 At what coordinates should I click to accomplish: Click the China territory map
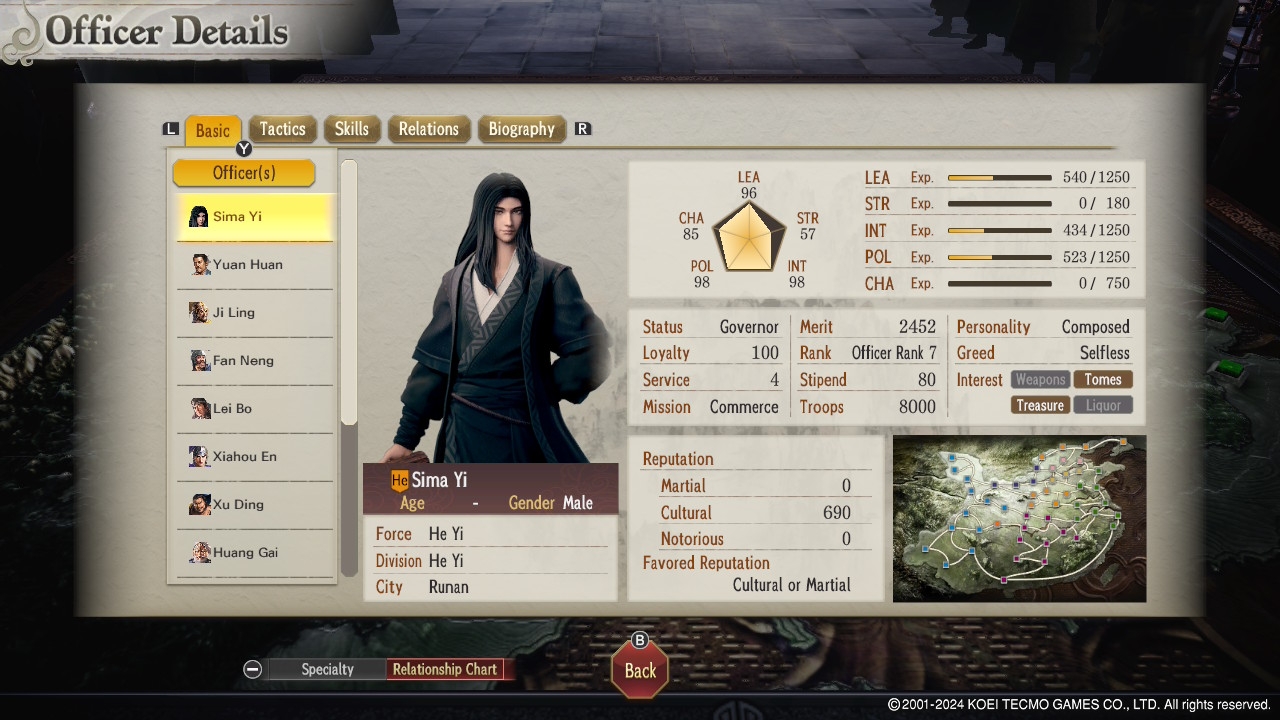pyautogui.click(x=1019, y=518)
